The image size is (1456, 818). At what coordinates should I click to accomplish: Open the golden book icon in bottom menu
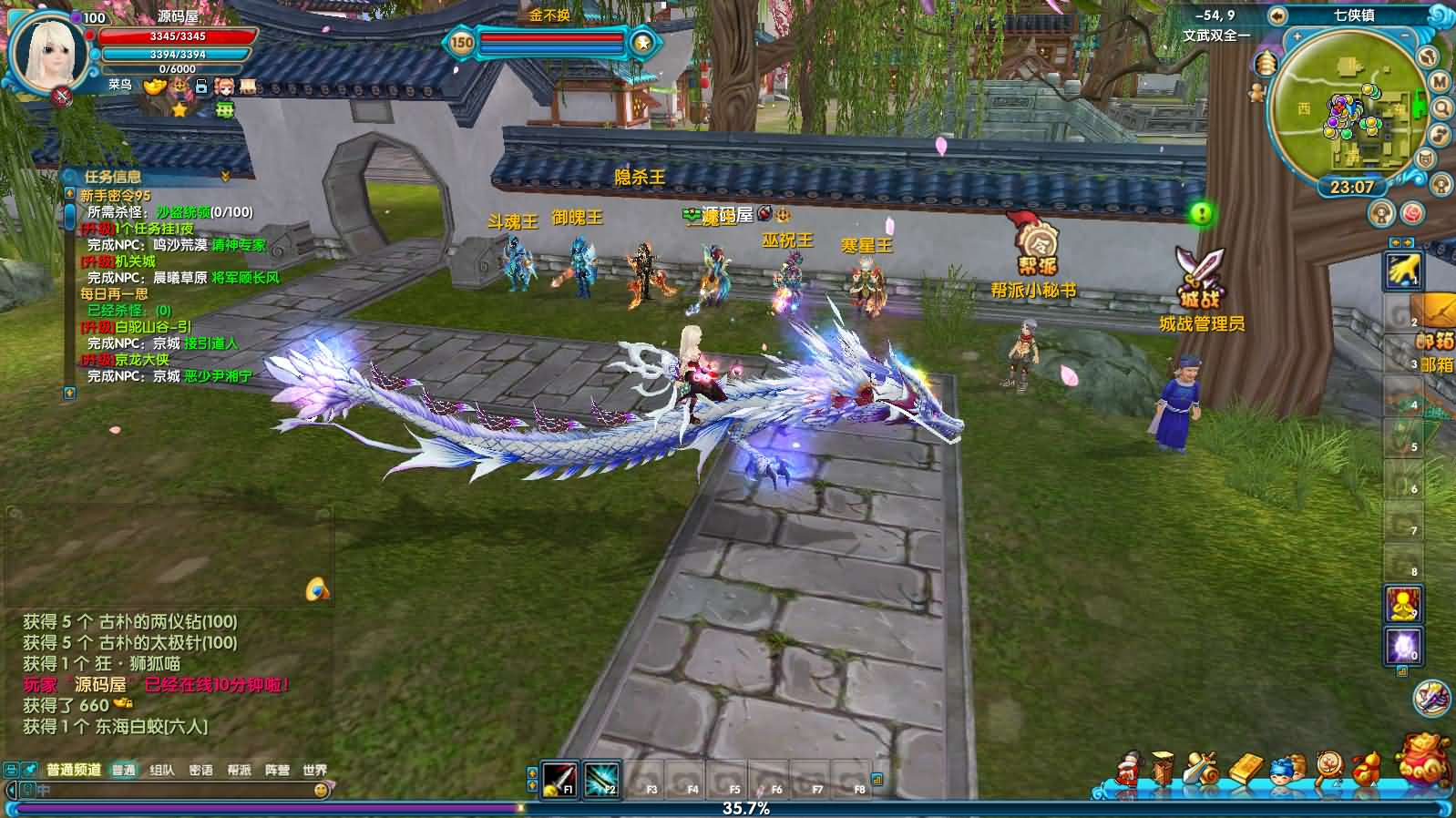(x=1246, y=768)
